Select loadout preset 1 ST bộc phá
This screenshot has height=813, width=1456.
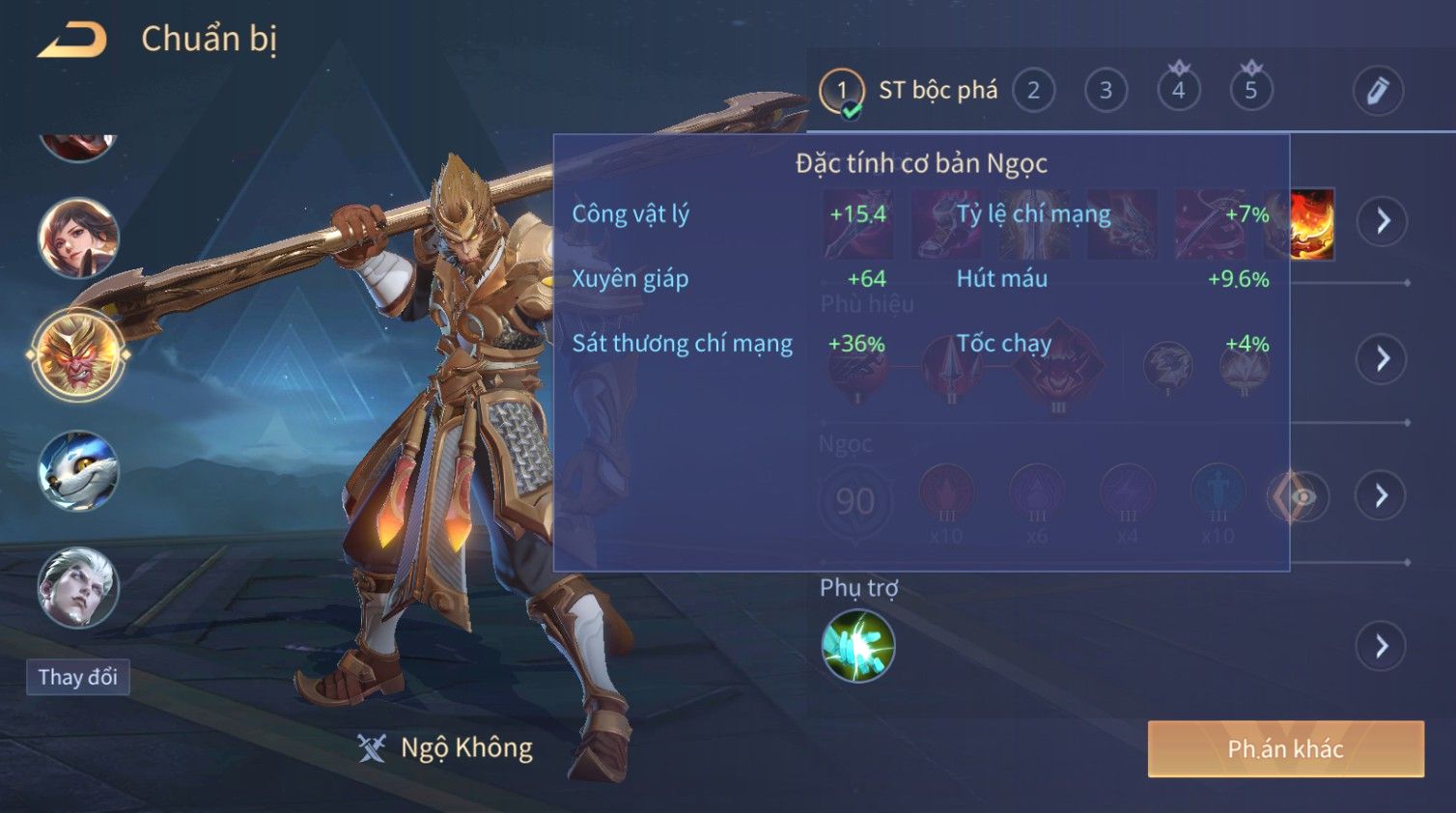coord(842,91)
